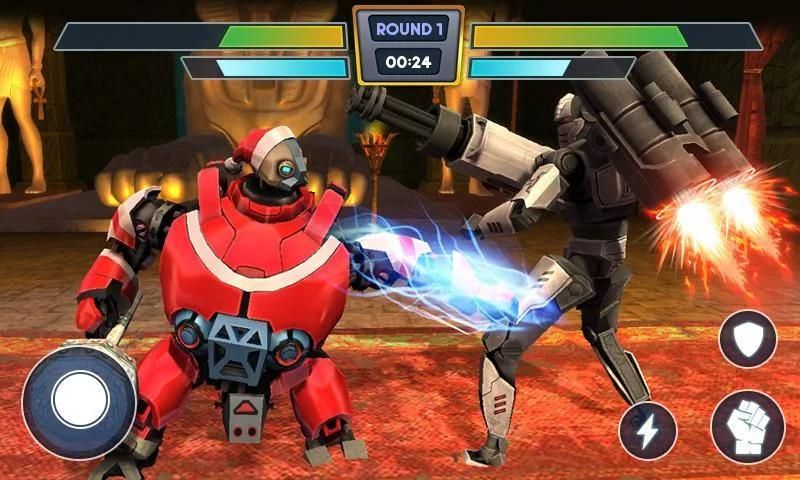Viewport: 800px width, 480px height.
Task: Trigger the lightning bolt special attack
Action: (x=647, y=430)
